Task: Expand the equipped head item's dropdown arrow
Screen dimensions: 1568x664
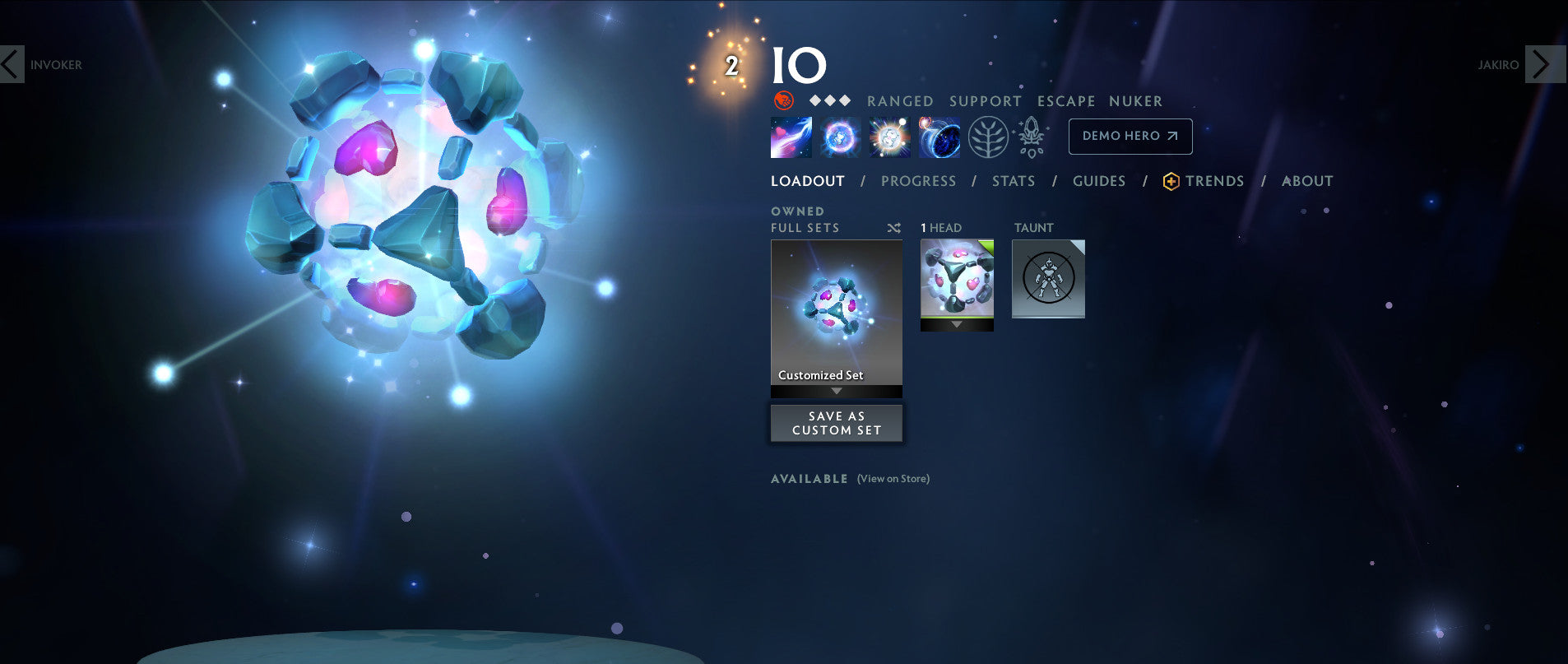Action: pyautogui.click(x=957, y=326)
